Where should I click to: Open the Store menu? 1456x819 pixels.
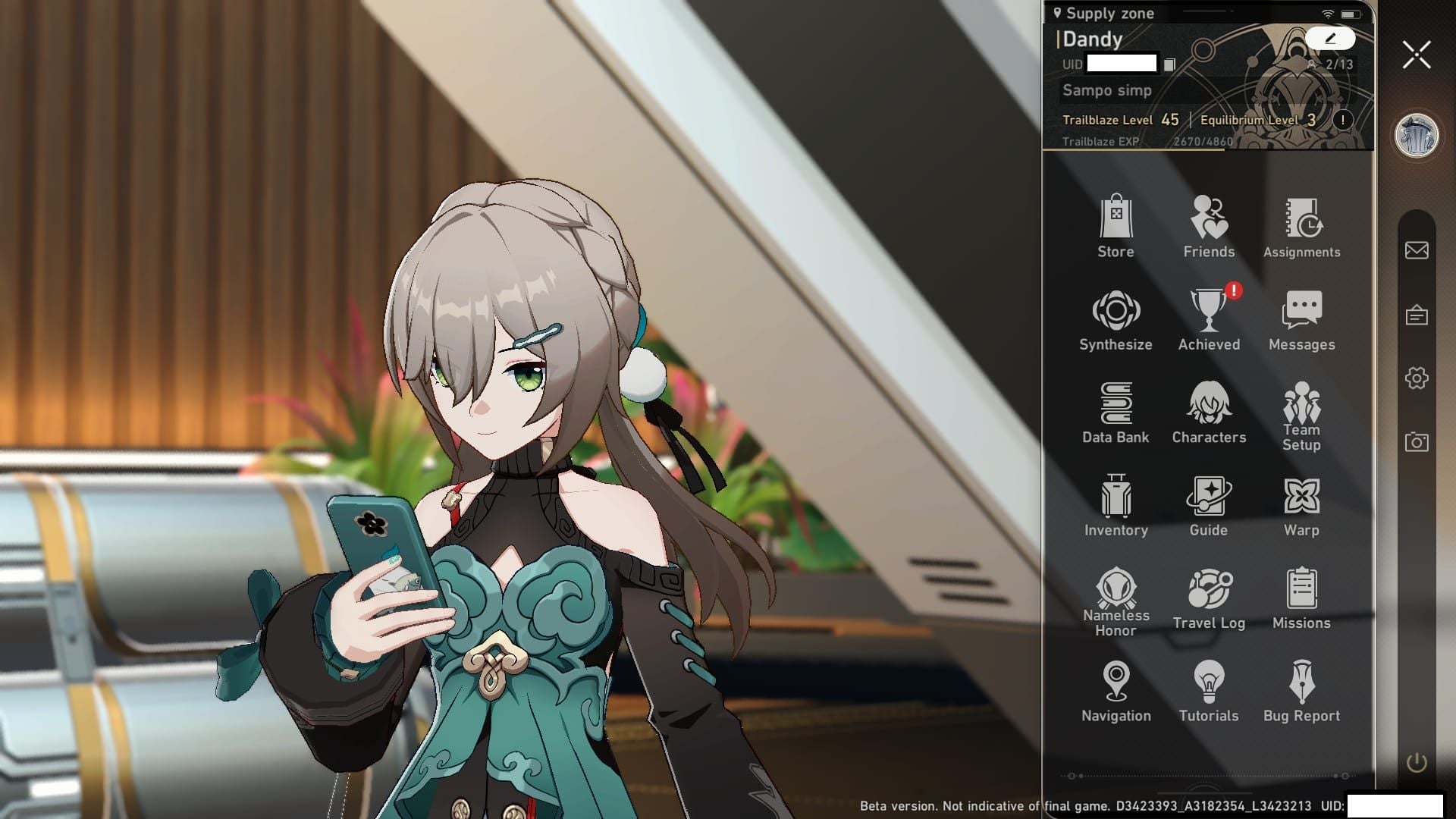tap(1116, 226)
